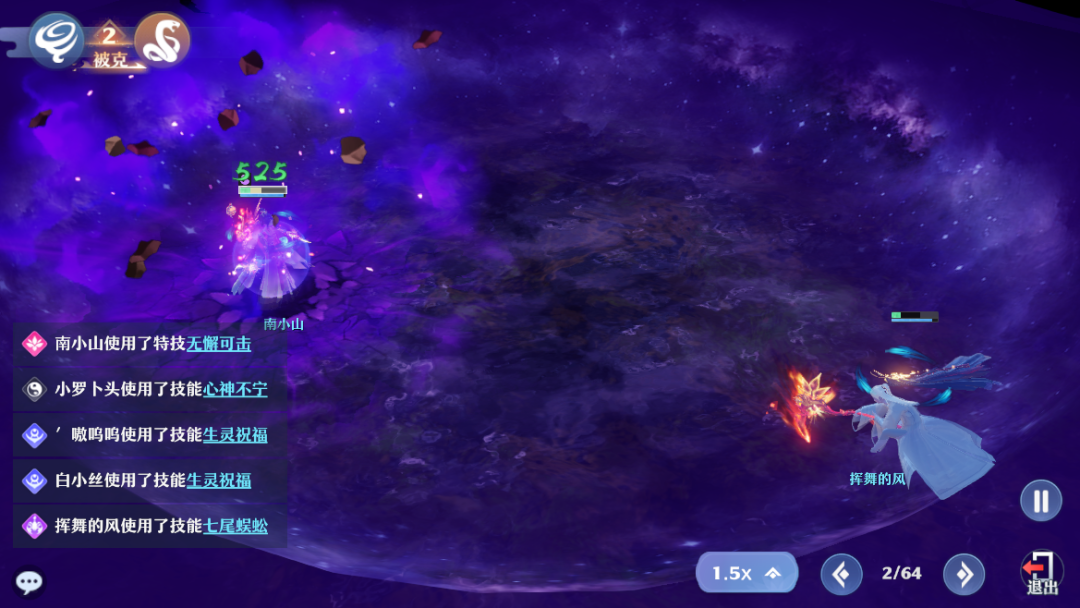Screen dimensions: 1080x608
Task: Pause the battle replay
Action: [1040, 500]
